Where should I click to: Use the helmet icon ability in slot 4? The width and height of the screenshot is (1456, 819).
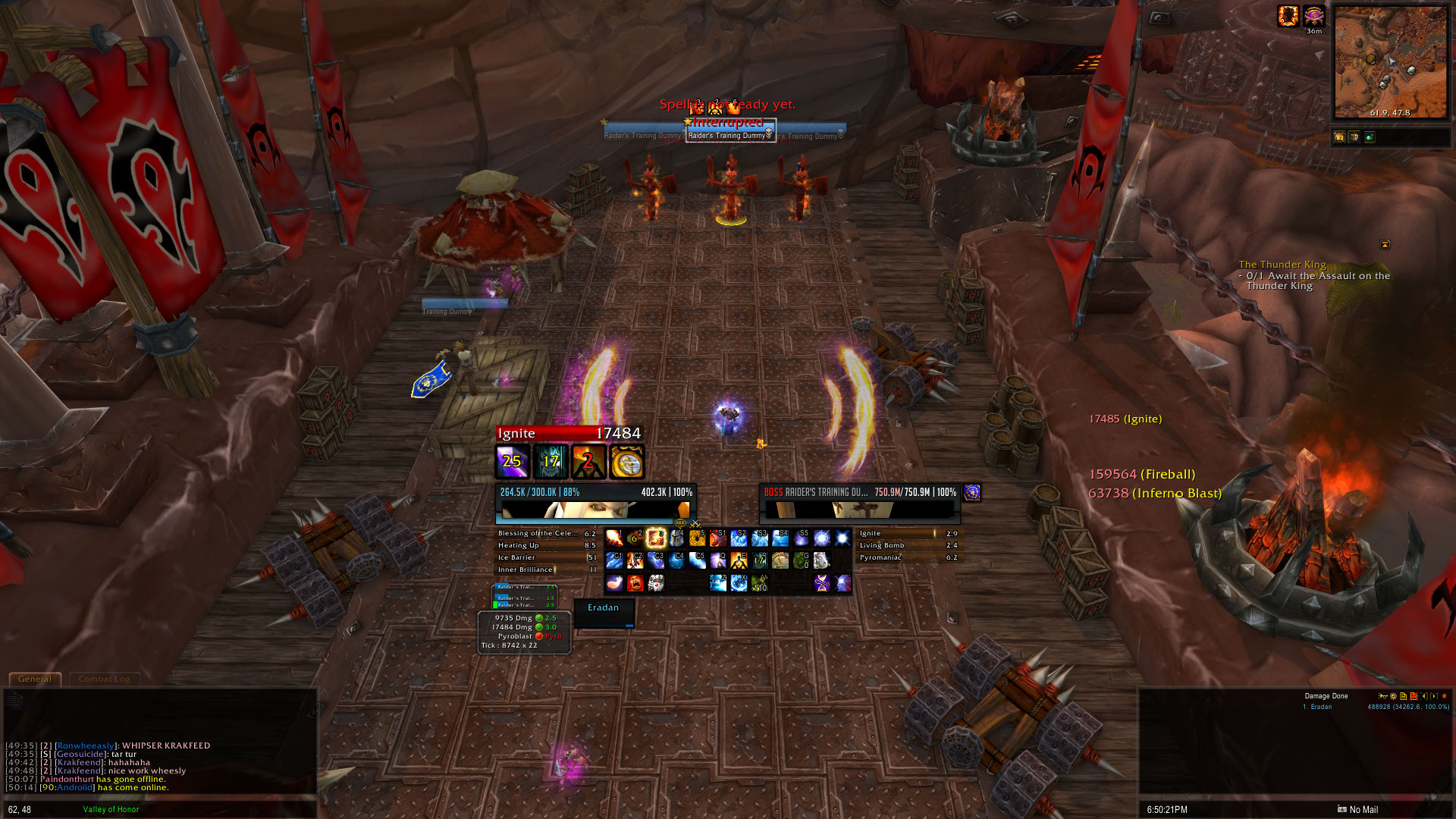(x=676, y=538)
